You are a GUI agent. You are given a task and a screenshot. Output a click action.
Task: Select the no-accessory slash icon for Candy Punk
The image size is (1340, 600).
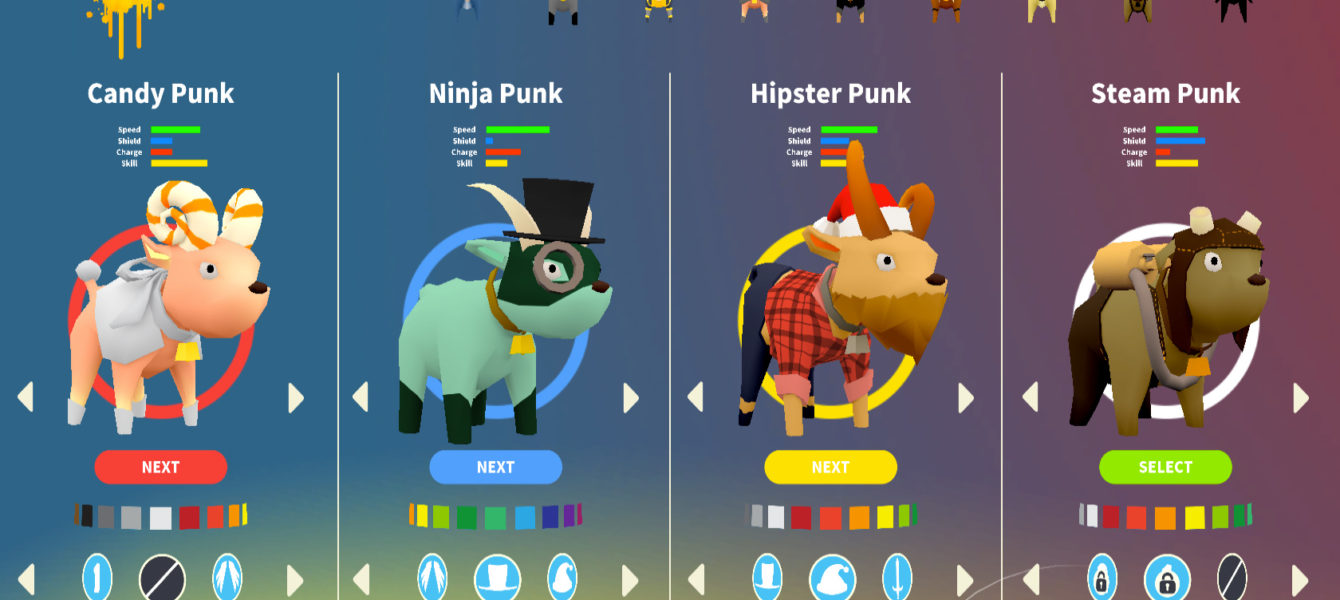pos(162,579)
